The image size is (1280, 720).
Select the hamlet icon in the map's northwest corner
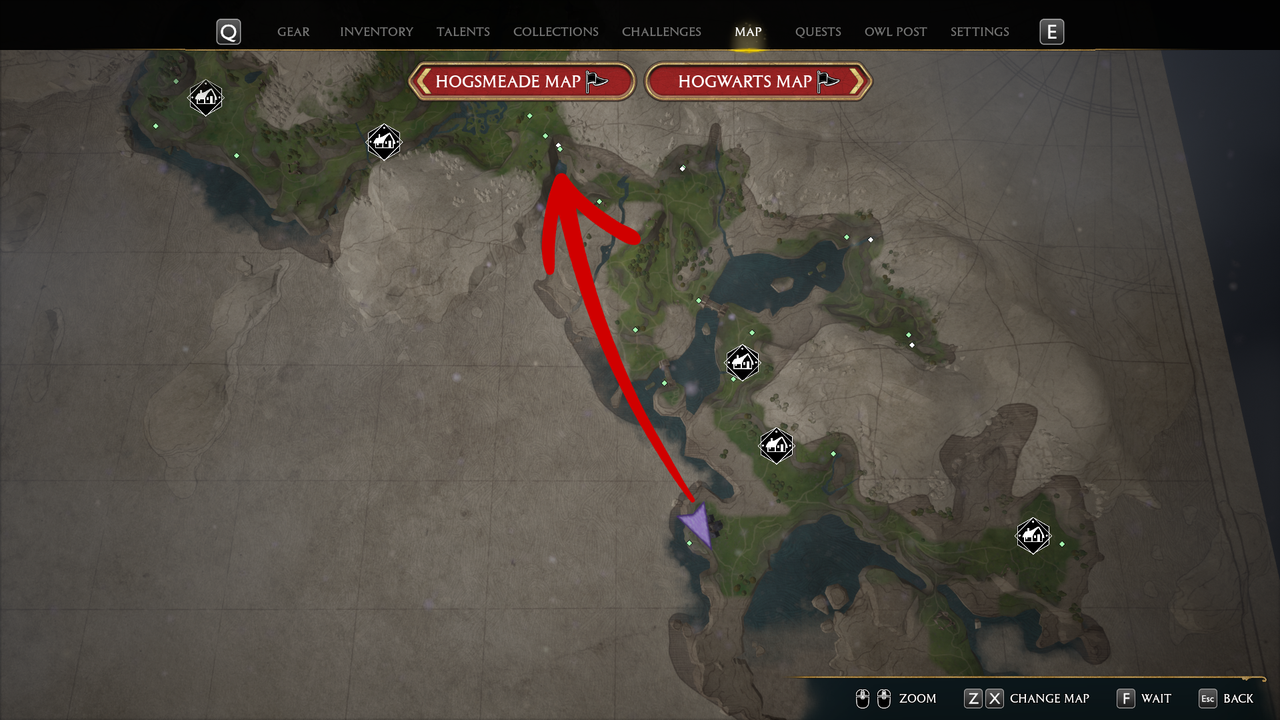(x=205, y=98)
